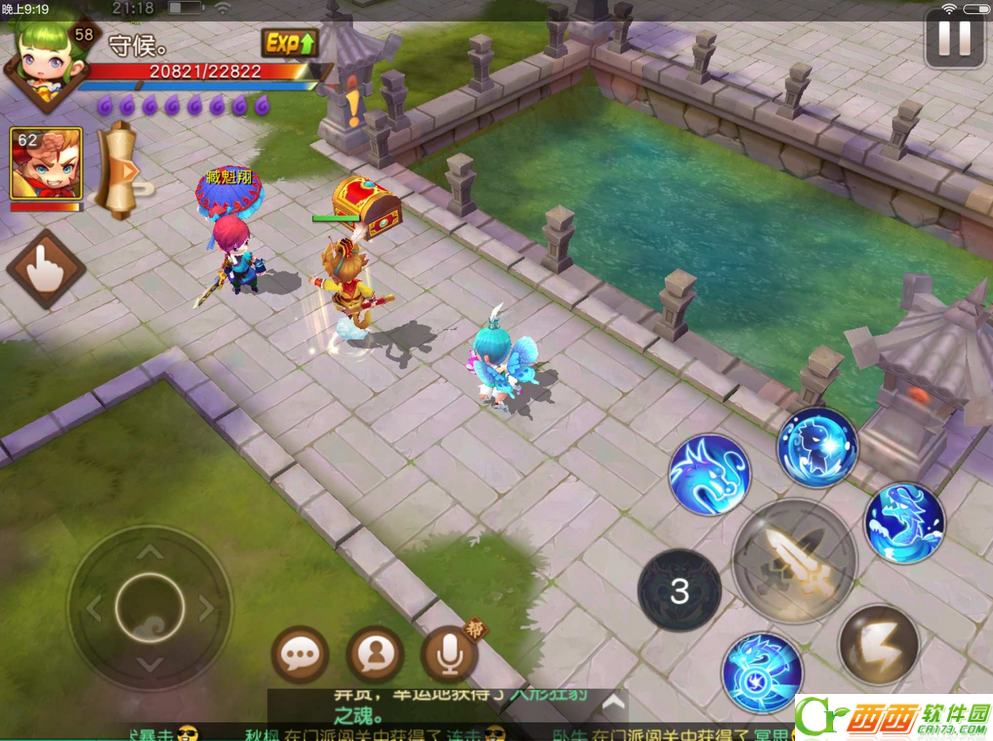This screenshot has width=993, height=741.
Task: Open the friends profile button
Action: click(x=375, y=655)
